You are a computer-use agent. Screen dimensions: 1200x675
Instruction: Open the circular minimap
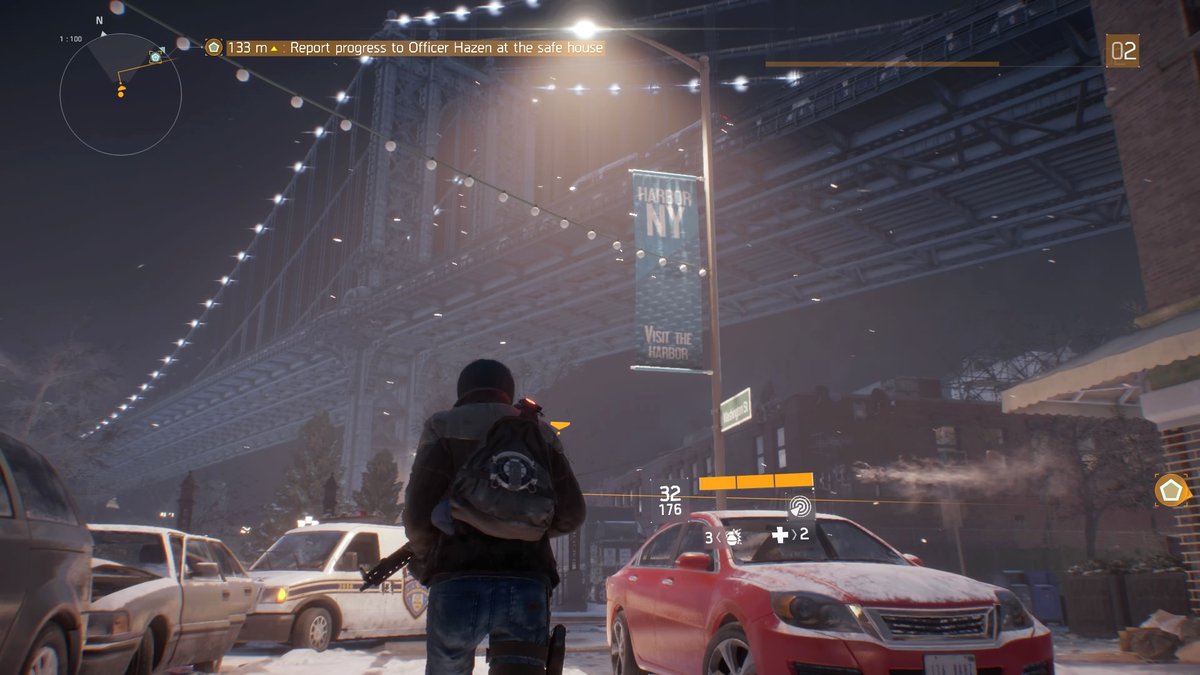[x=120, y=95]
